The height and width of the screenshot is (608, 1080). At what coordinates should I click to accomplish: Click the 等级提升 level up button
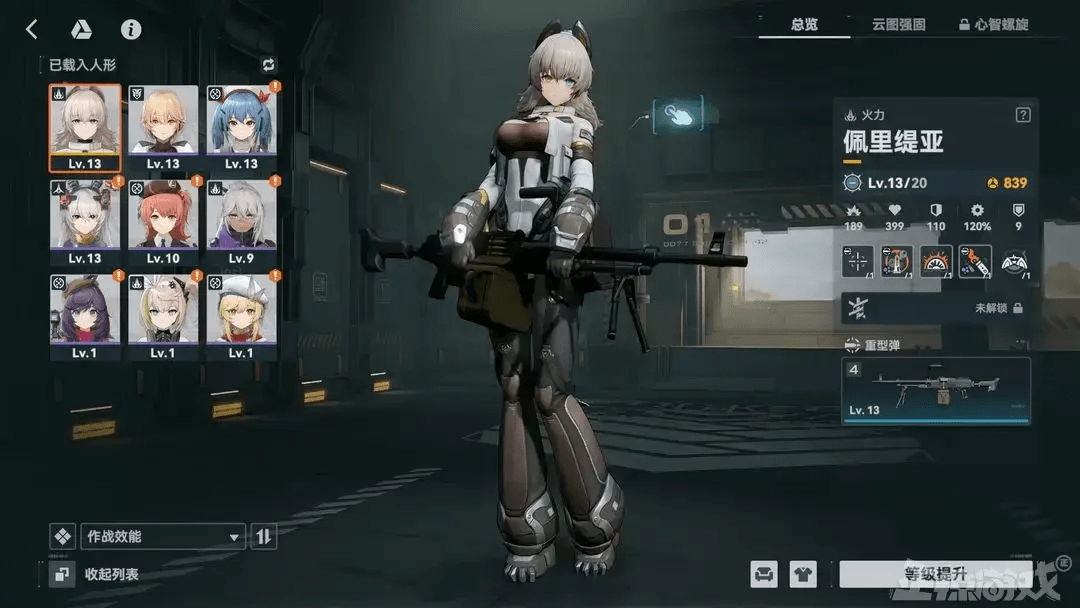[921, 574]
